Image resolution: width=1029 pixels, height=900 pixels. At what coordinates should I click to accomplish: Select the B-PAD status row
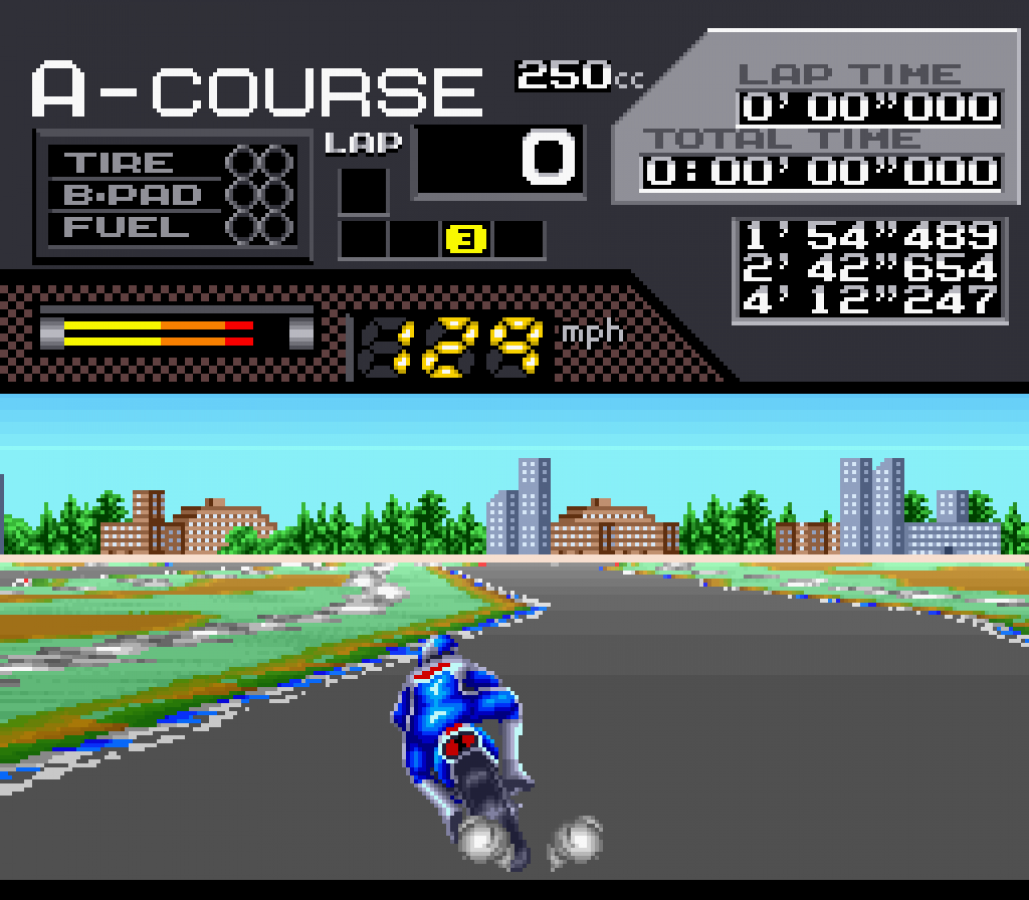click(x=171, y=194)
